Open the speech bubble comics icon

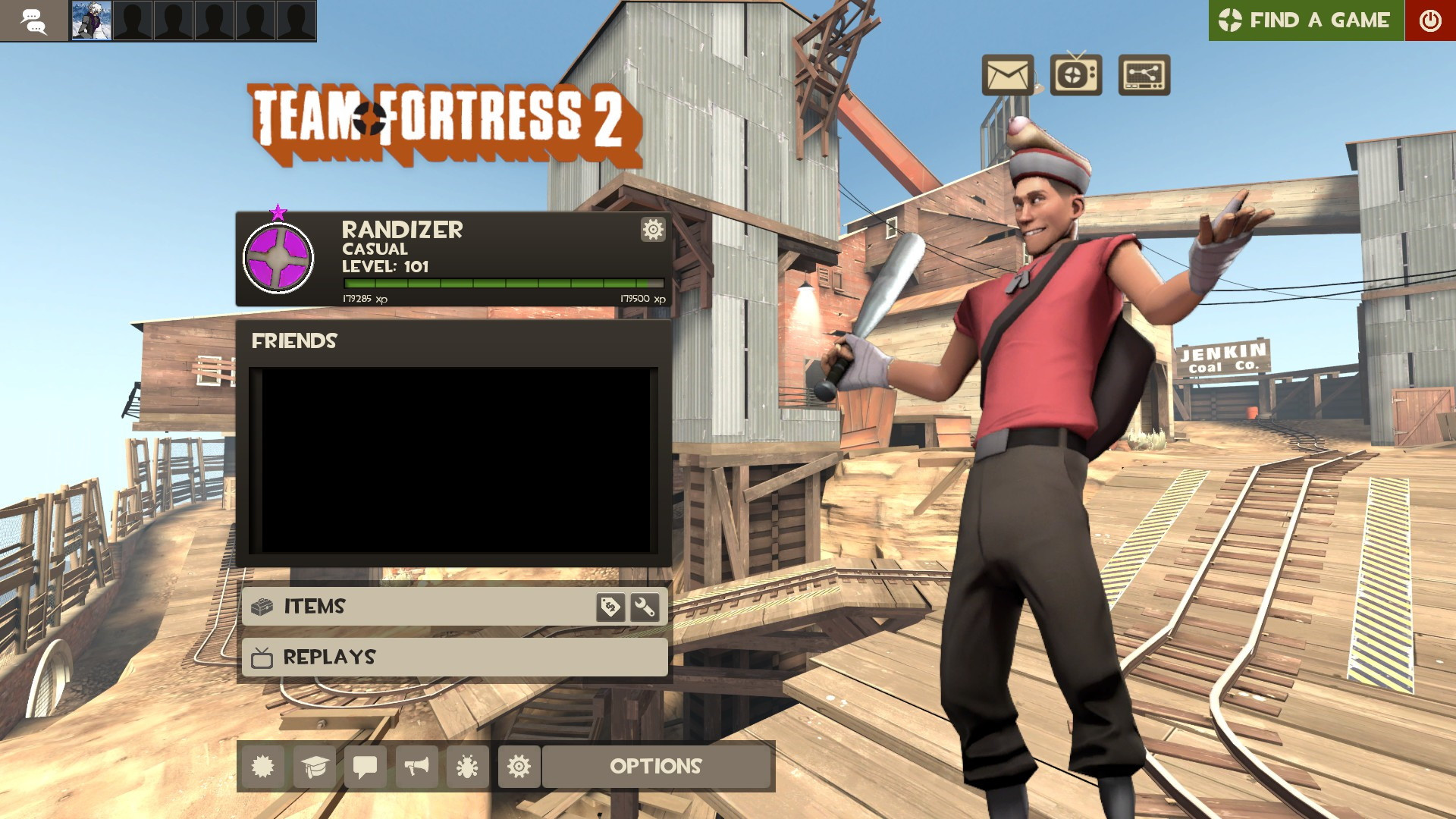(x=365, y=767)
